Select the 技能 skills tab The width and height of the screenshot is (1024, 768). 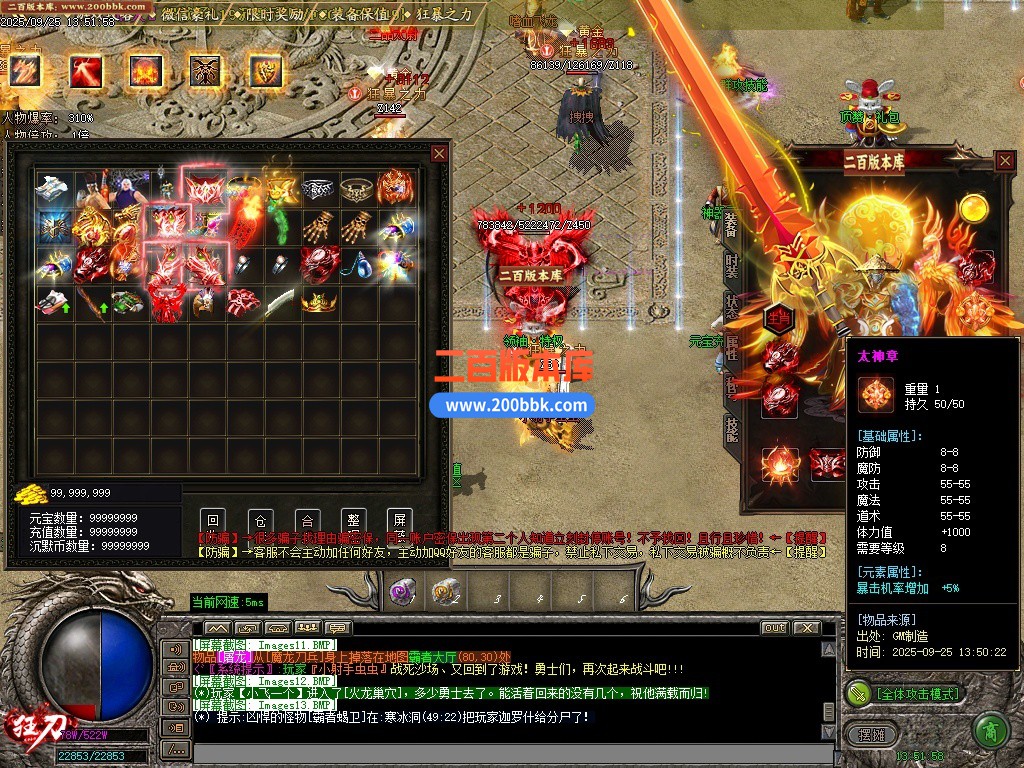point(731,430)
